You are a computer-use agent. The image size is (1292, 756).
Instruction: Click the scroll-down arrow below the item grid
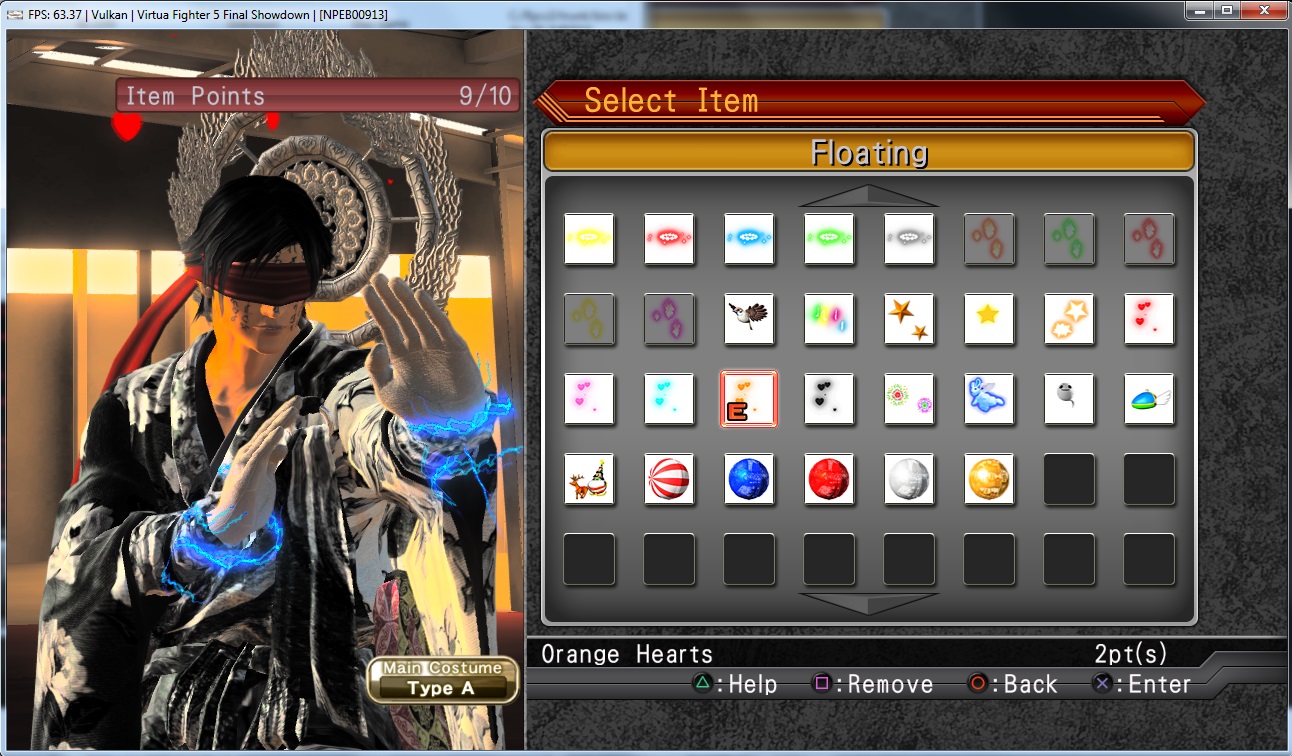pyautogui.click(x=868, y=603)
